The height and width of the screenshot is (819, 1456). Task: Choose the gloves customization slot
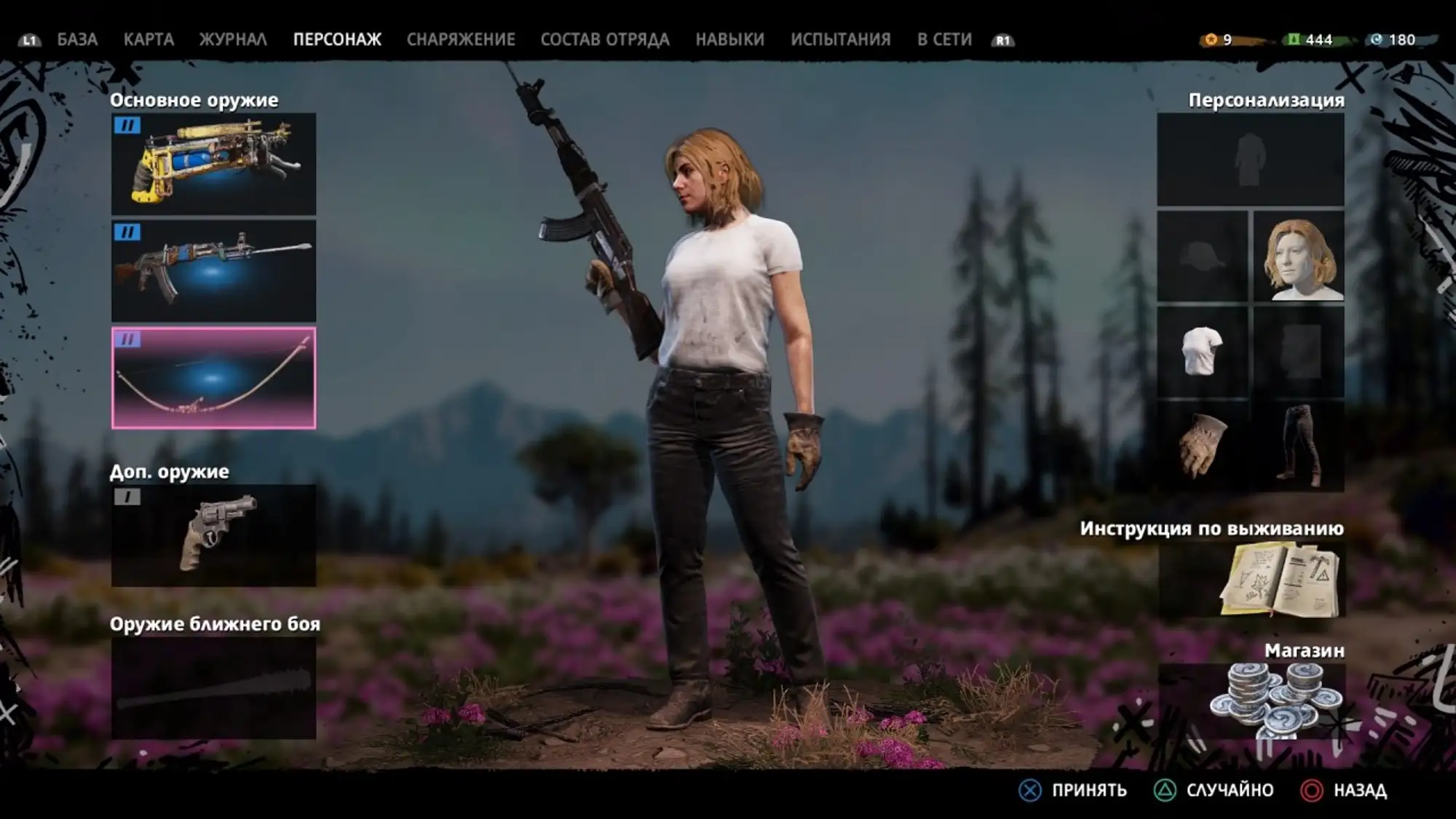(x=1203, y=446)
